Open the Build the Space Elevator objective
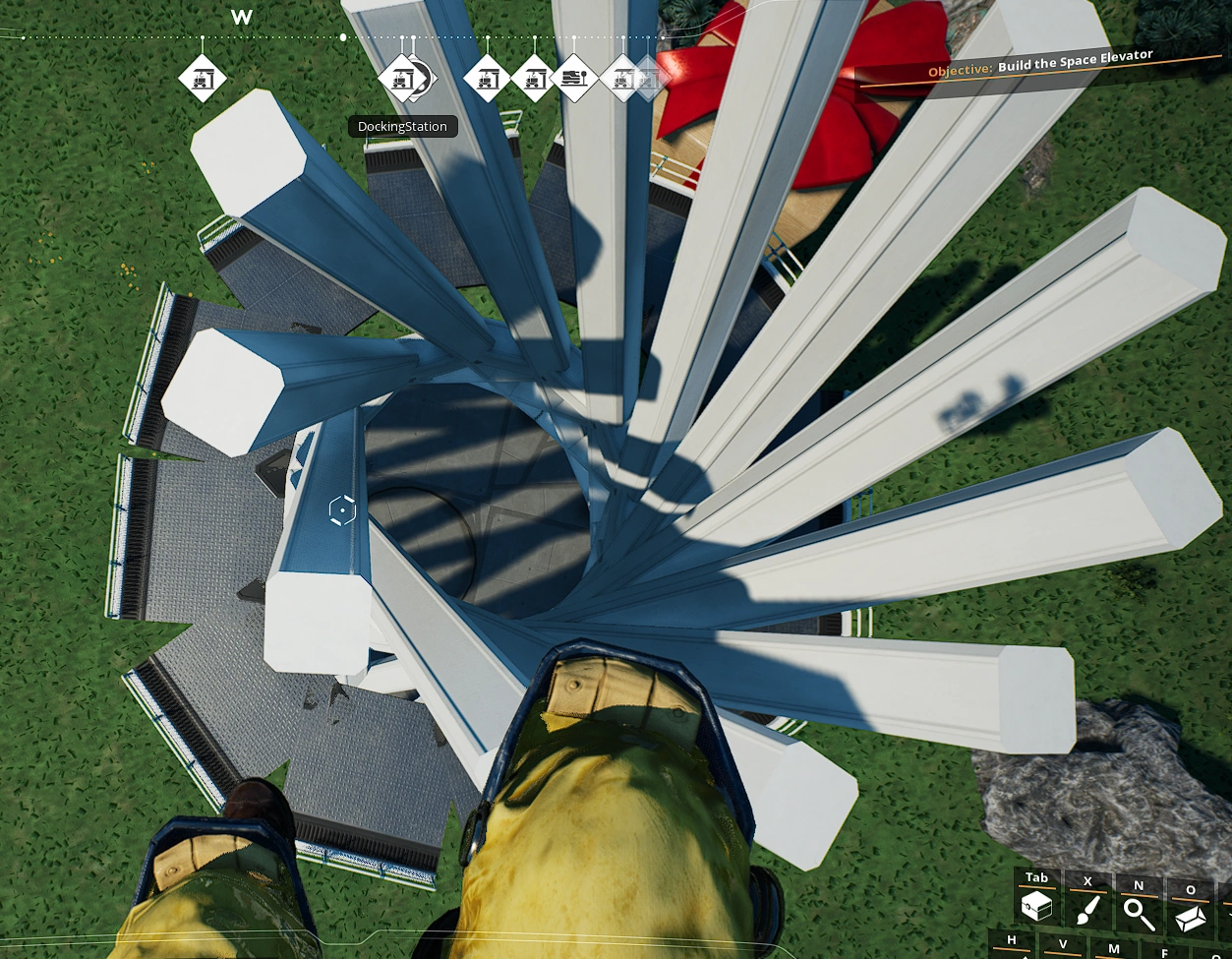The height and width of the screenshot is (959, 1232). pyautogui.click(x=1075, y=62)
